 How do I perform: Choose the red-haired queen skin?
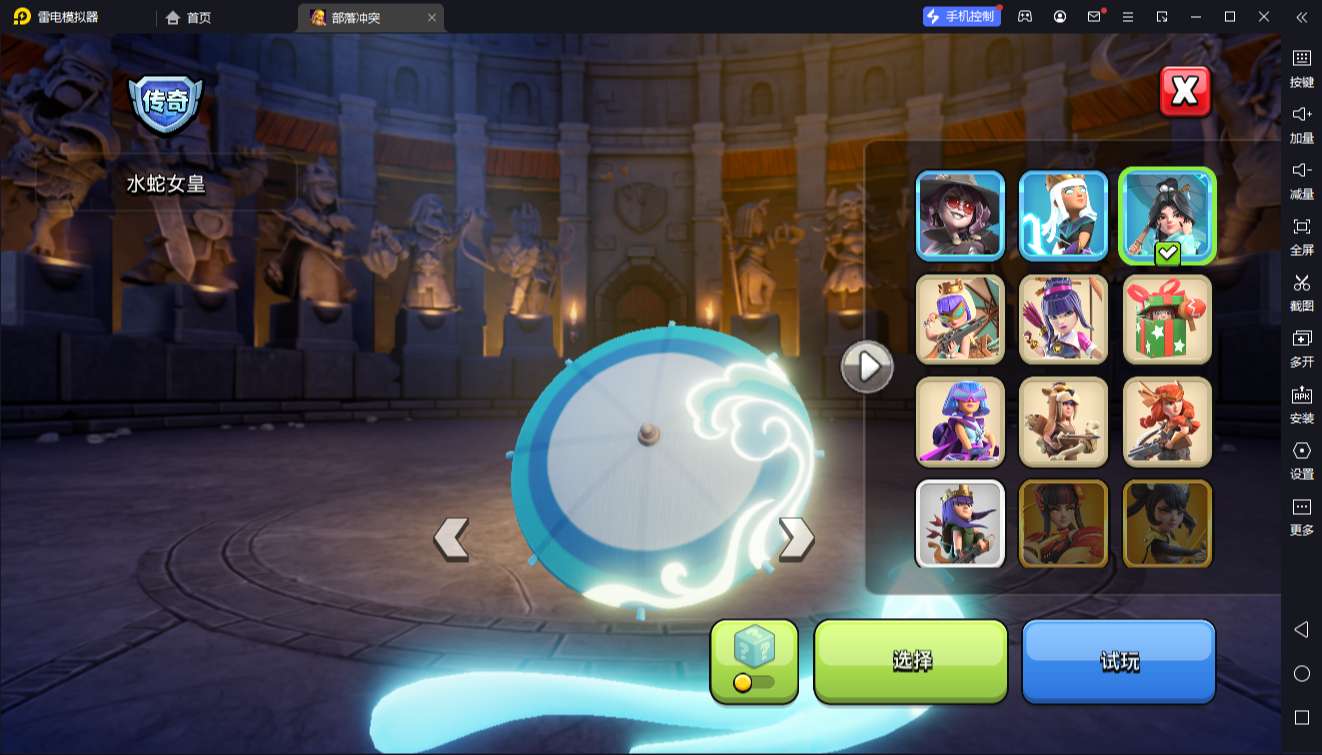pos(1167,422)
